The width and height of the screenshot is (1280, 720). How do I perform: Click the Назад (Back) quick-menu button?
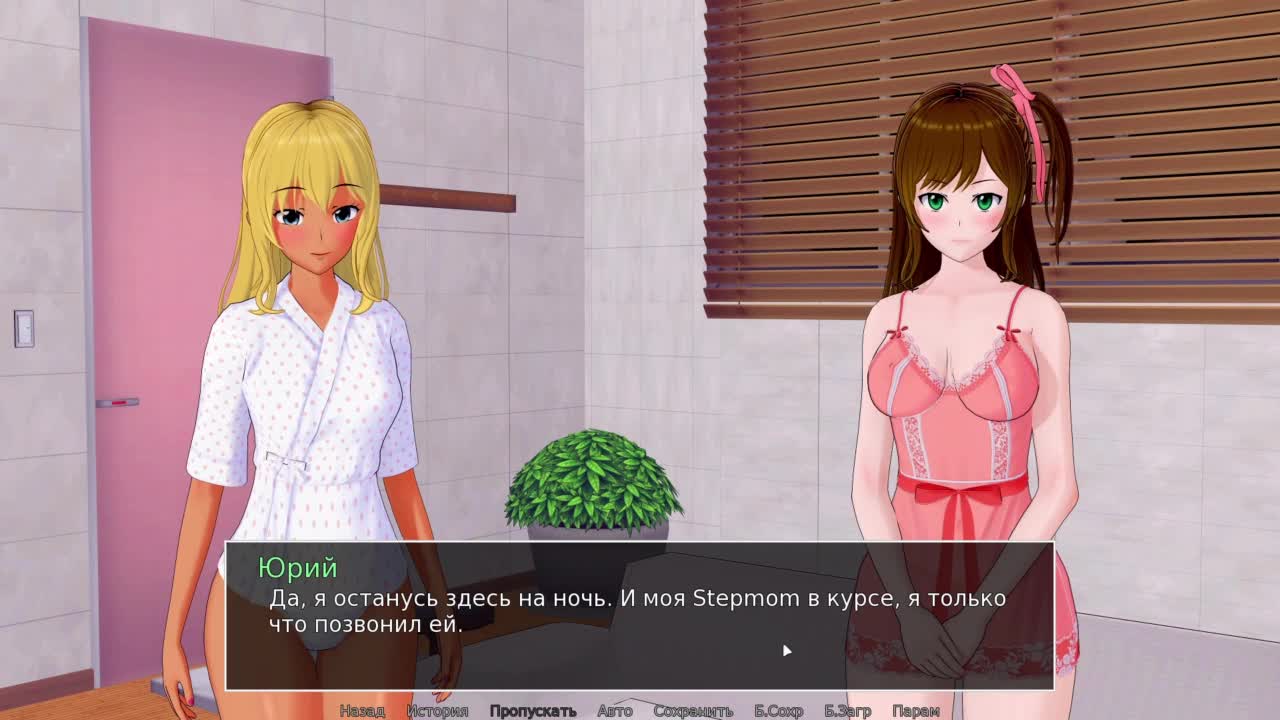pos(361,711)
